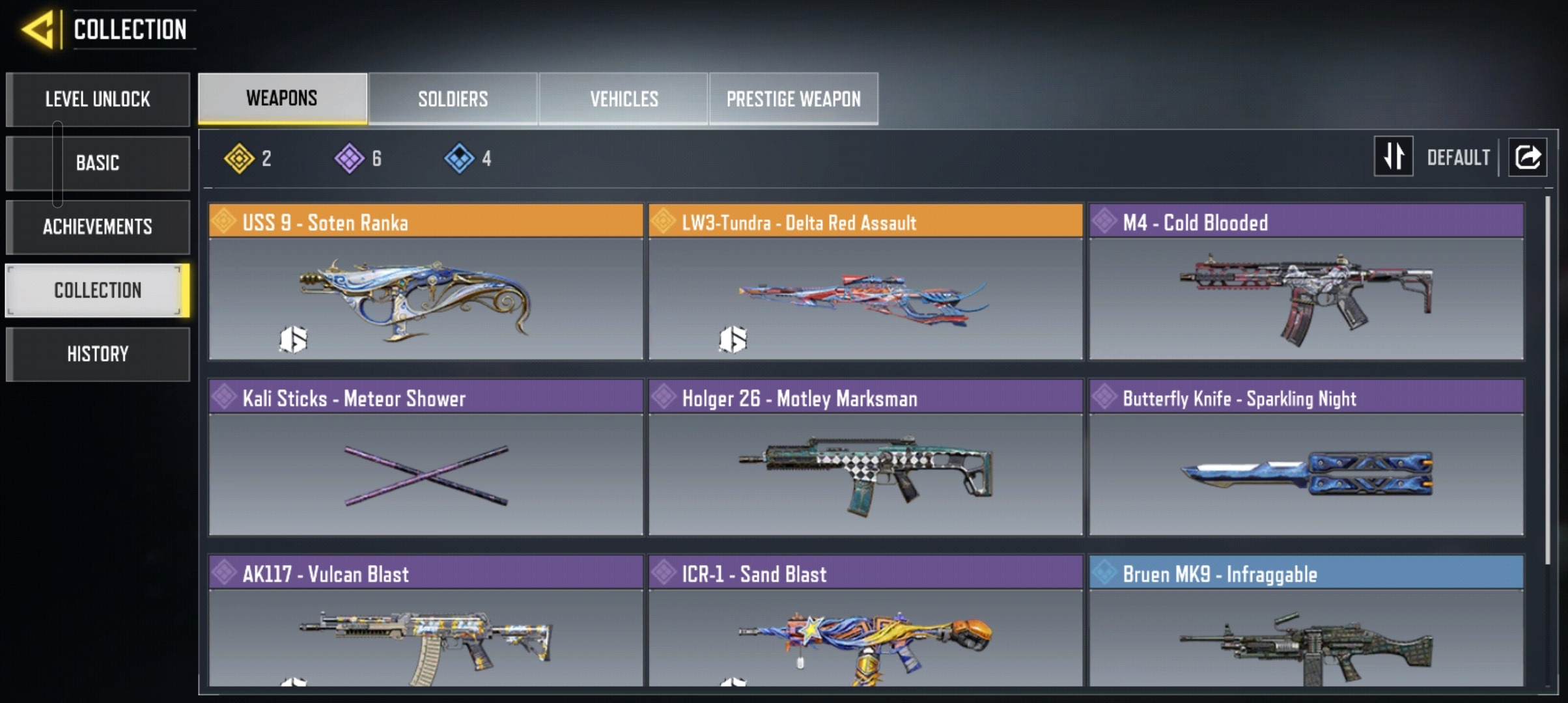Open the Achievements section
1568x703 pixels.
pyautogui.click(x=98, y=227)
